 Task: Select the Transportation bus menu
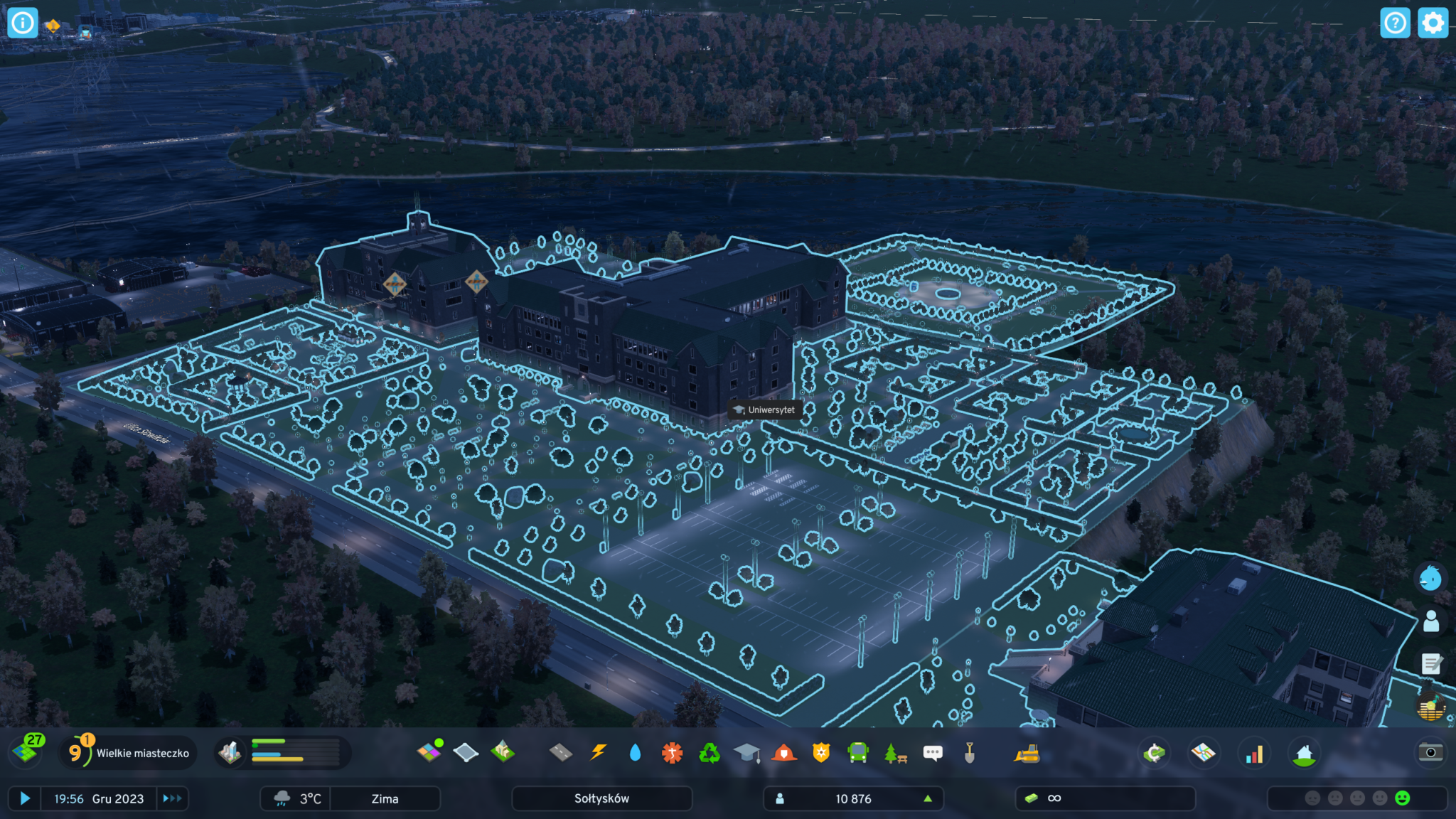pyautogui.click(x=858, y=752)
